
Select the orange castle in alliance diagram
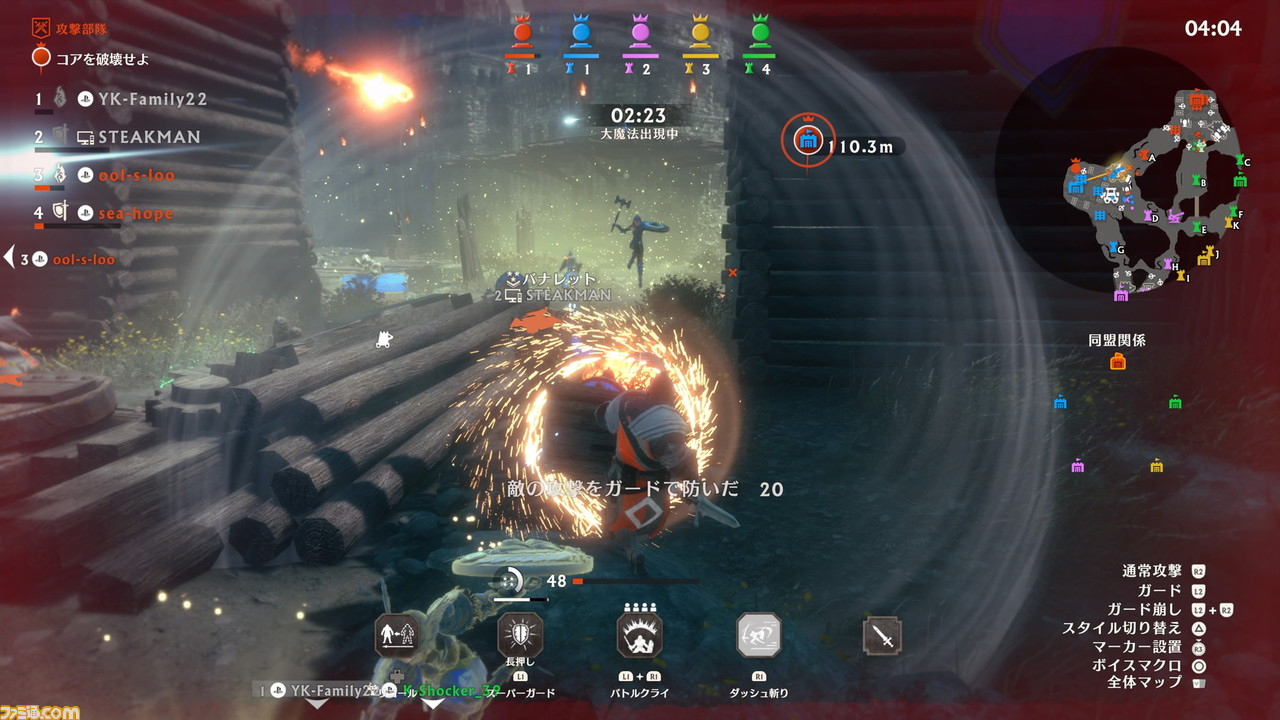pyautogui.click(x=1117, y=362)
